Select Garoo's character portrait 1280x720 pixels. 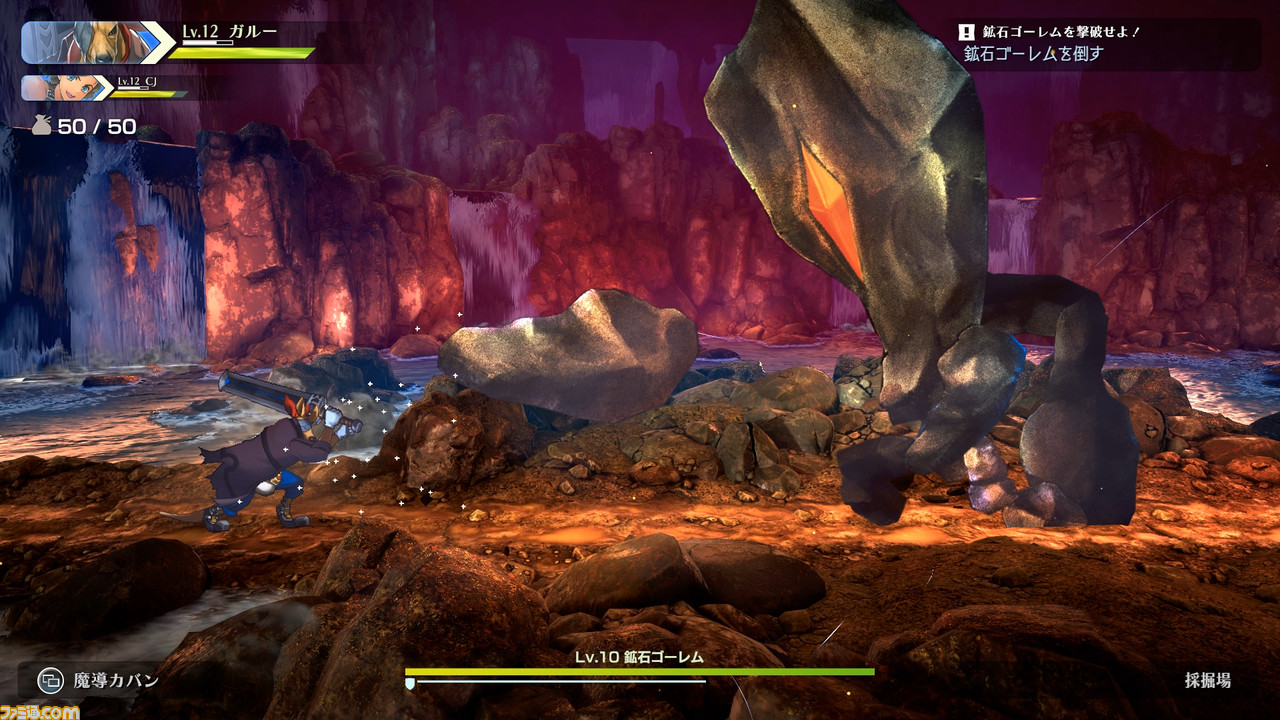(87, 42)
